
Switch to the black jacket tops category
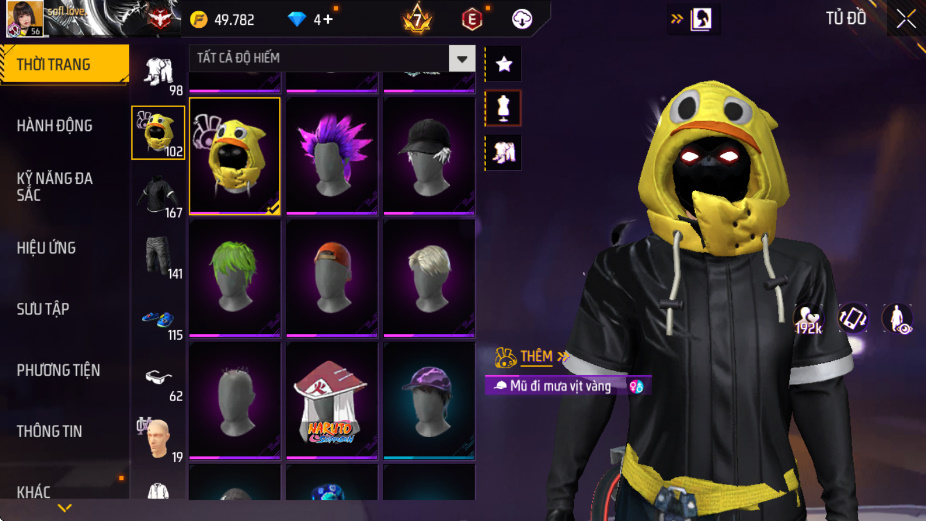[158, 196]
